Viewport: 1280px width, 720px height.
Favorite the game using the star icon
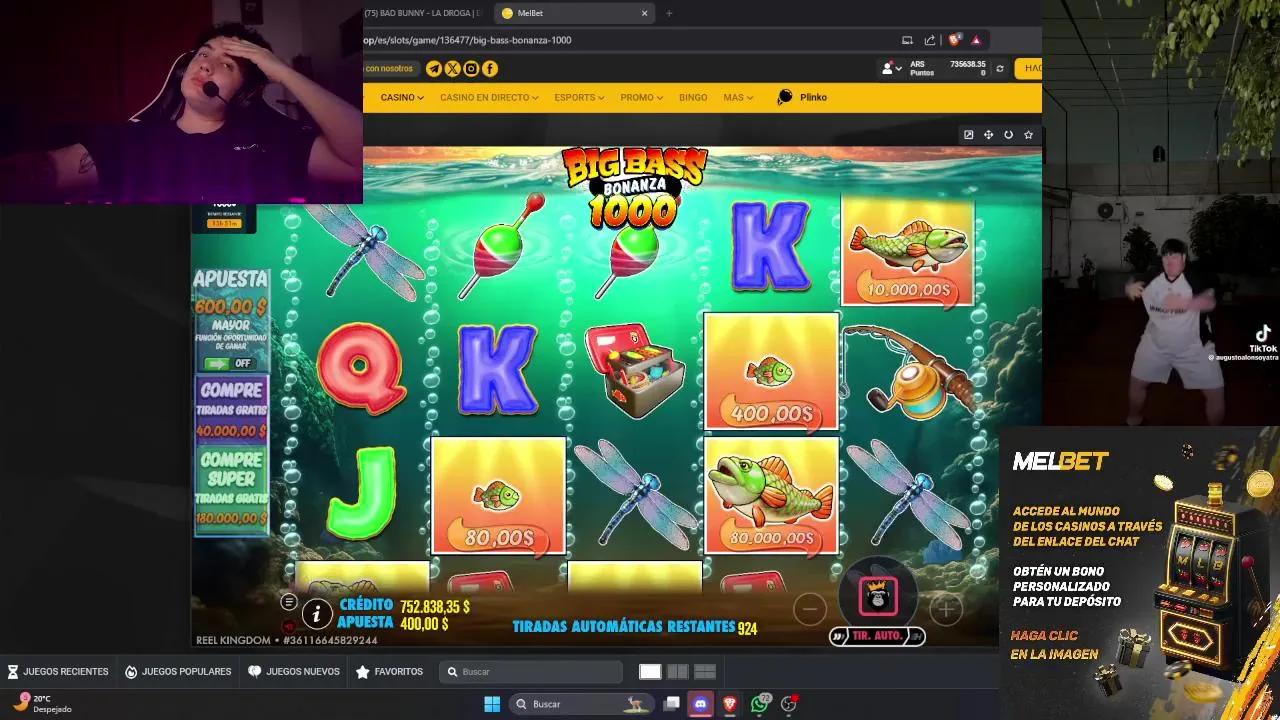(x=1028, y=133)
